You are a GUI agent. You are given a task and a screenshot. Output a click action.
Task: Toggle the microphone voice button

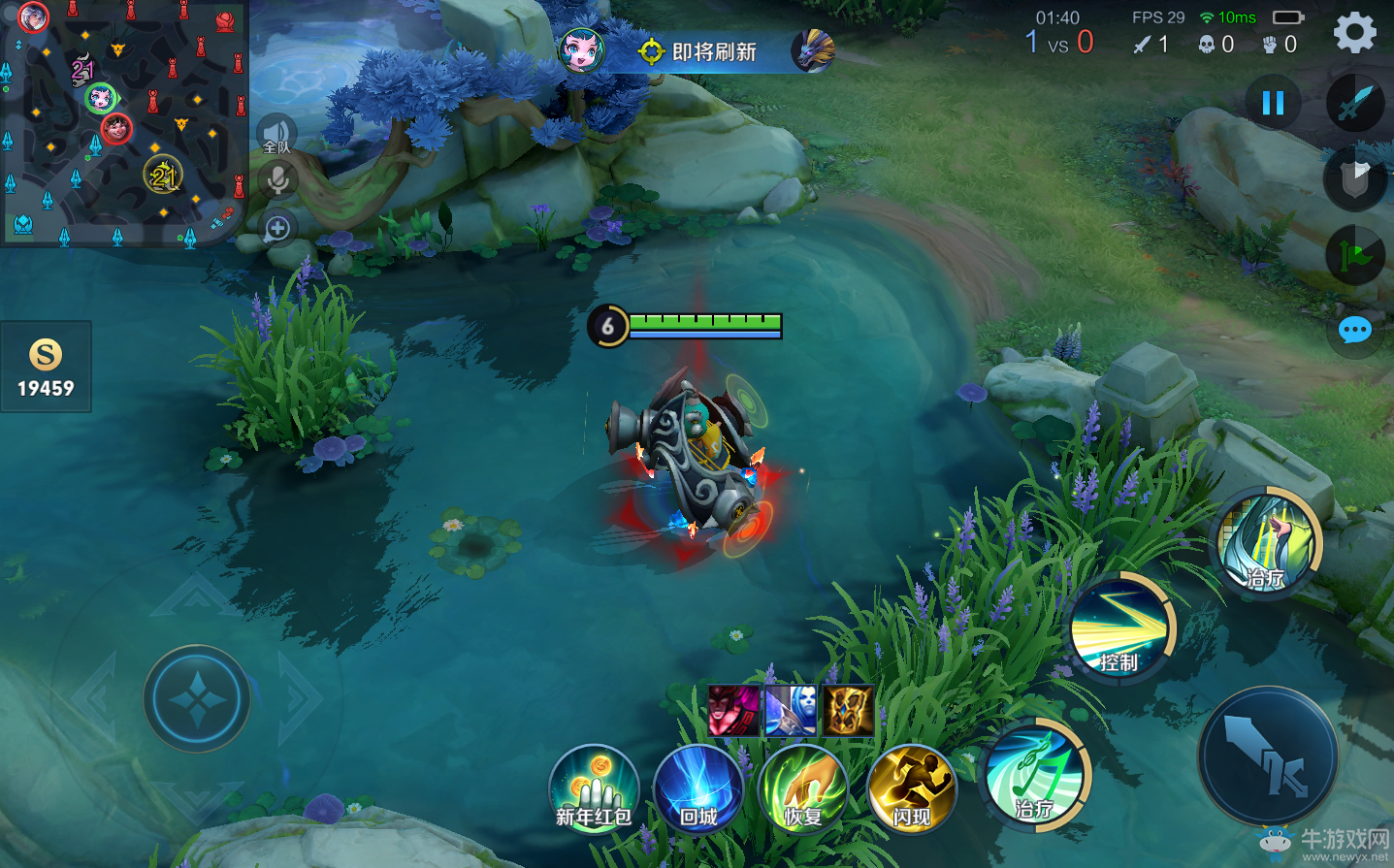(x=277, y=180)
